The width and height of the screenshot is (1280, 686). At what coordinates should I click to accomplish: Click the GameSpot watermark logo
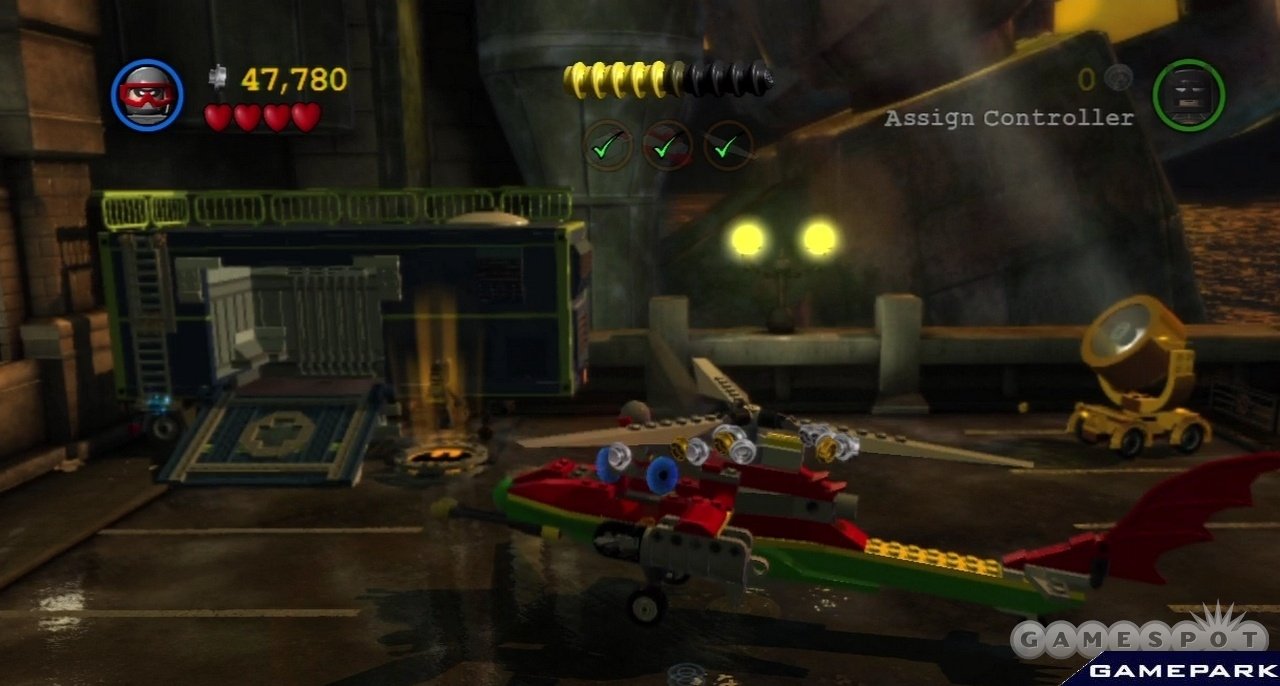click(x=1138, y=638)
